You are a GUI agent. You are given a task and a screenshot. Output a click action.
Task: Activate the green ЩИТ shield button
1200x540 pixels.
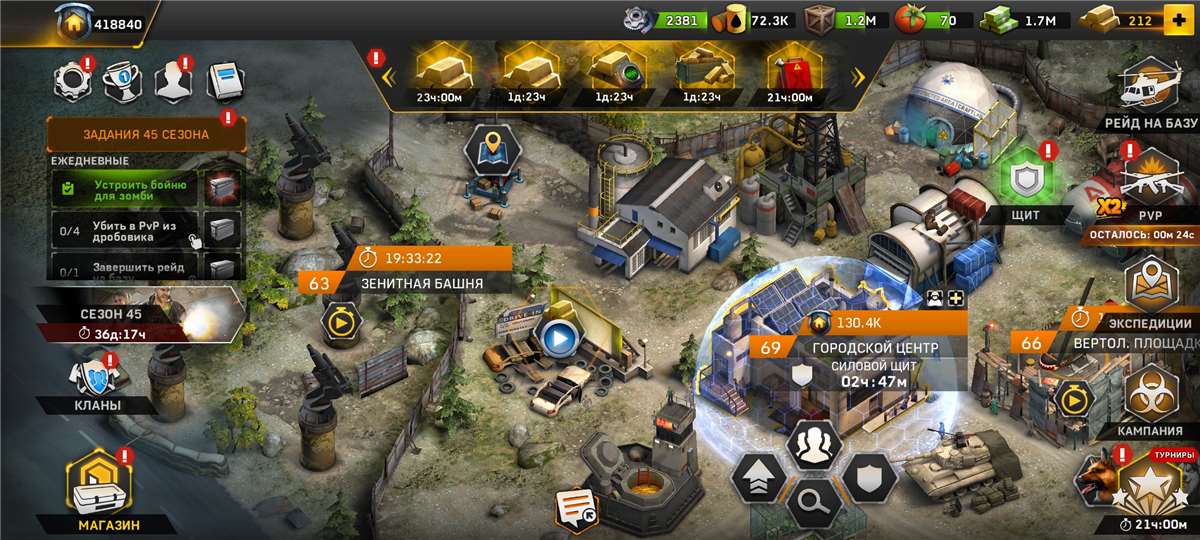tap(1025, 182)
